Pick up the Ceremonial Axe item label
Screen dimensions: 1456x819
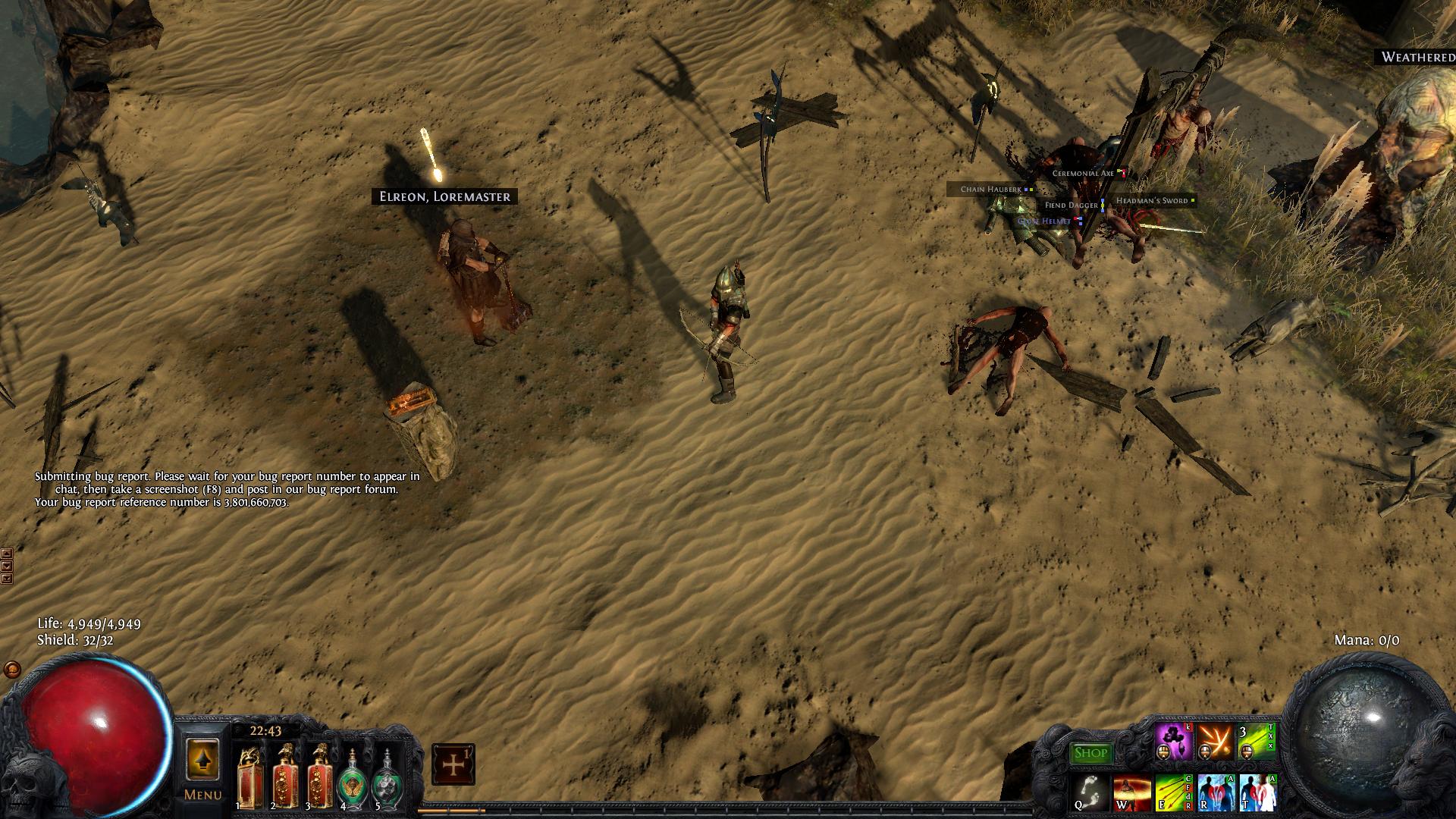[1083, 174]
